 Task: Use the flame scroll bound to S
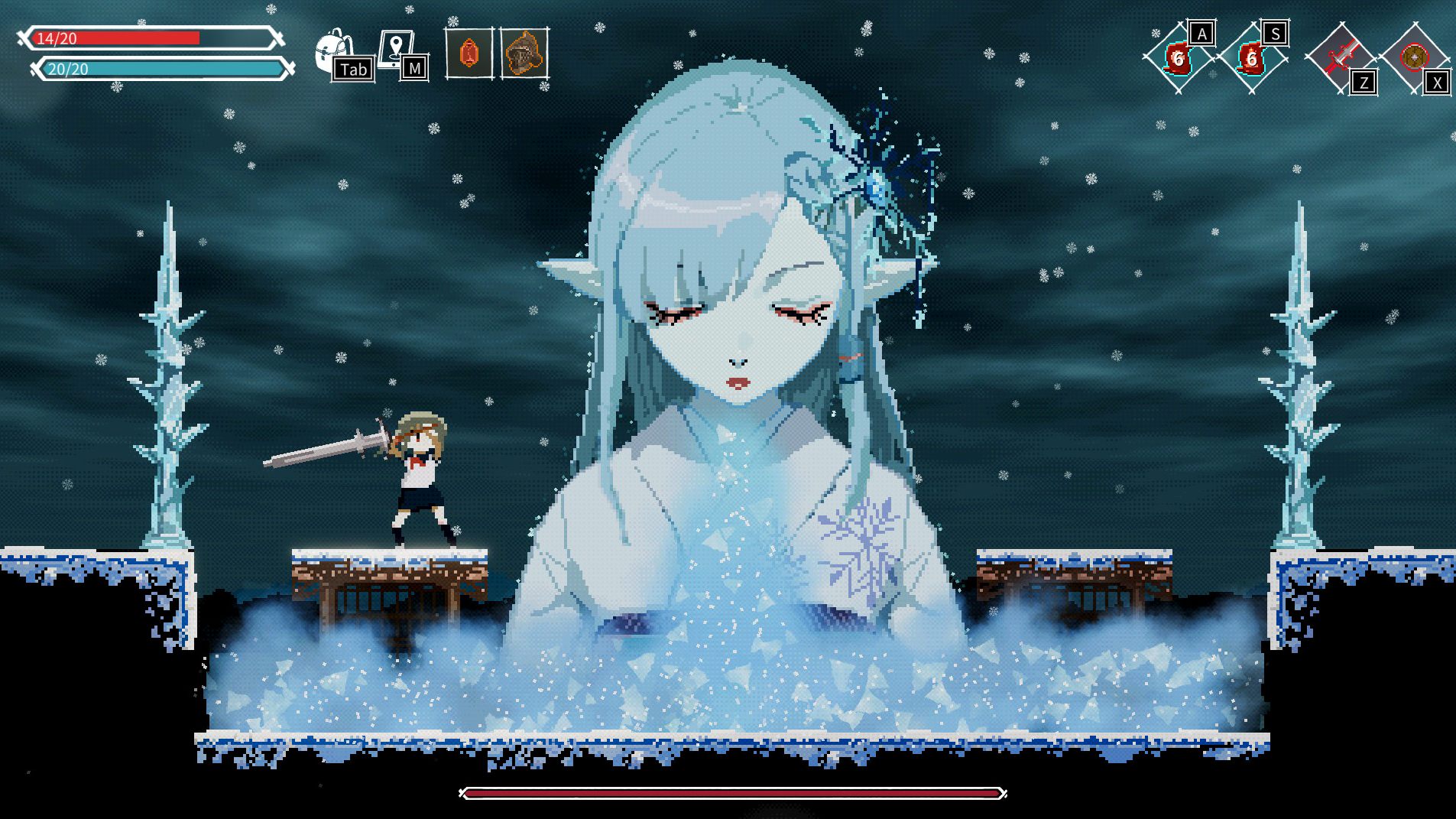pos(1251,58)
